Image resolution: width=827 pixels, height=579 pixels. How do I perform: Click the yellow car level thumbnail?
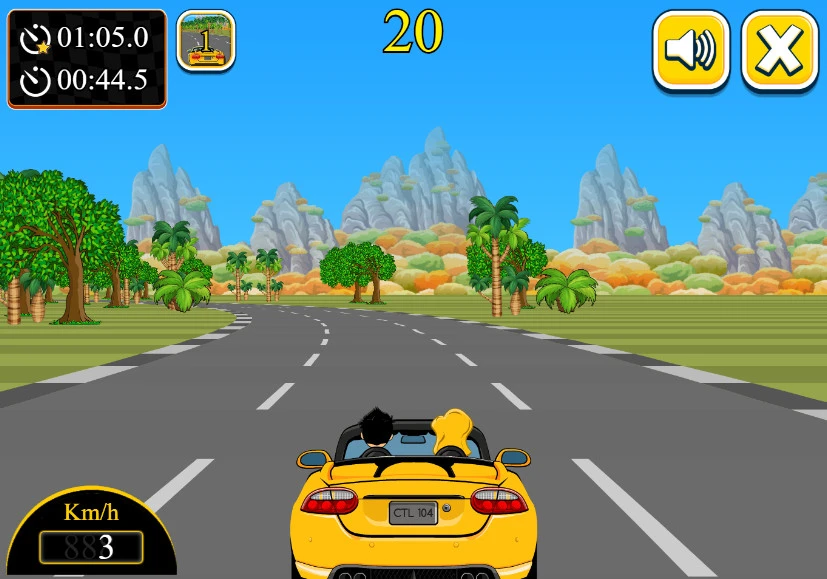point(206,41)
